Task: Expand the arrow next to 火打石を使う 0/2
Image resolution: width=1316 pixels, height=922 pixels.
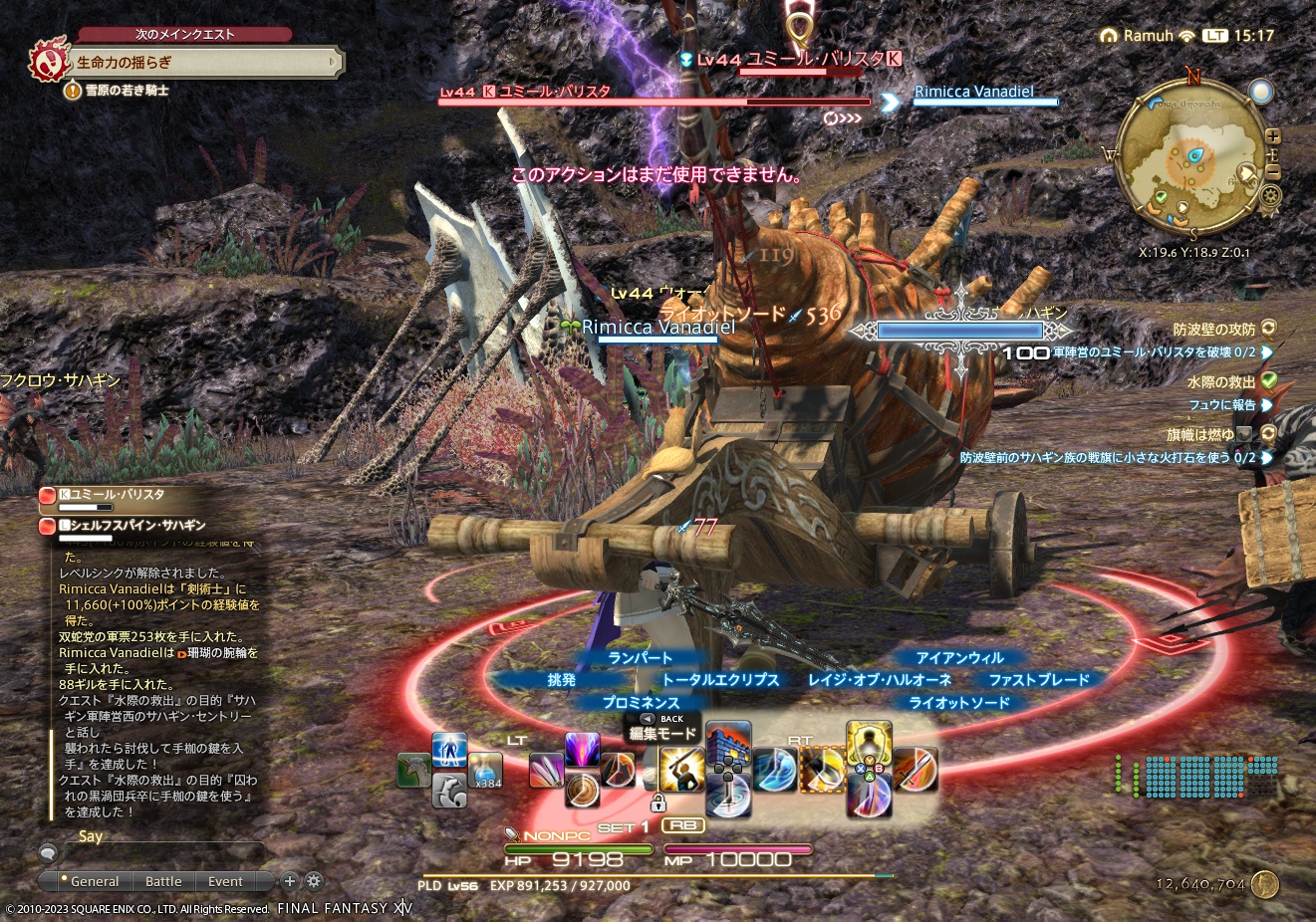Action: (1267, 456)
